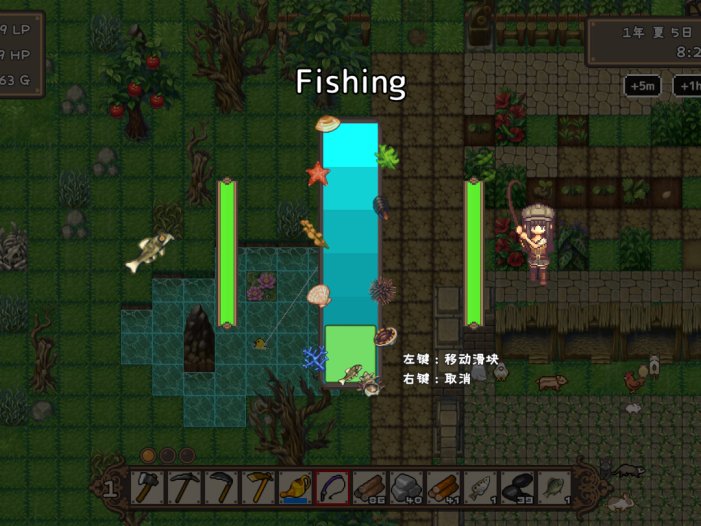The width and height of the screenshot is (701, 526).
Task: Choose the gray stone stack of 40
Action: [405, 487]
